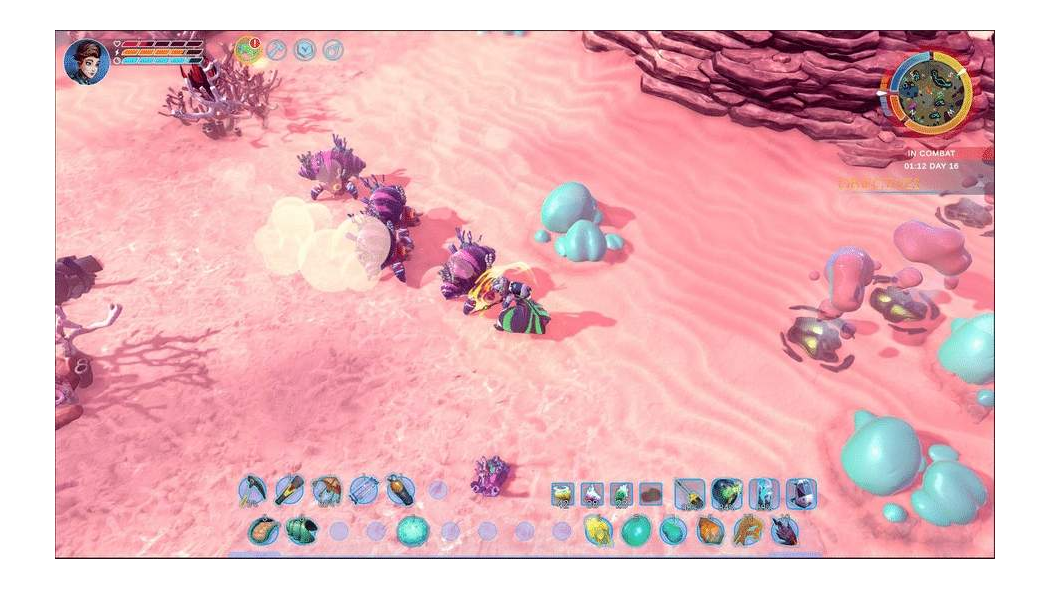Open the green alert icon with exclamation badge
This screenshot has height=590, width=1050.
point(247,49)
